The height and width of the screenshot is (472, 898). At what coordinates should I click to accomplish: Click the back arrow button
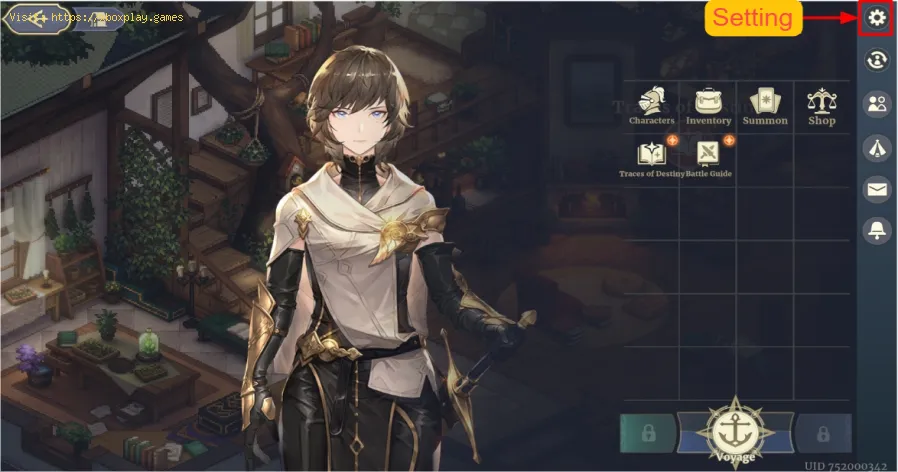pos(40,19)
